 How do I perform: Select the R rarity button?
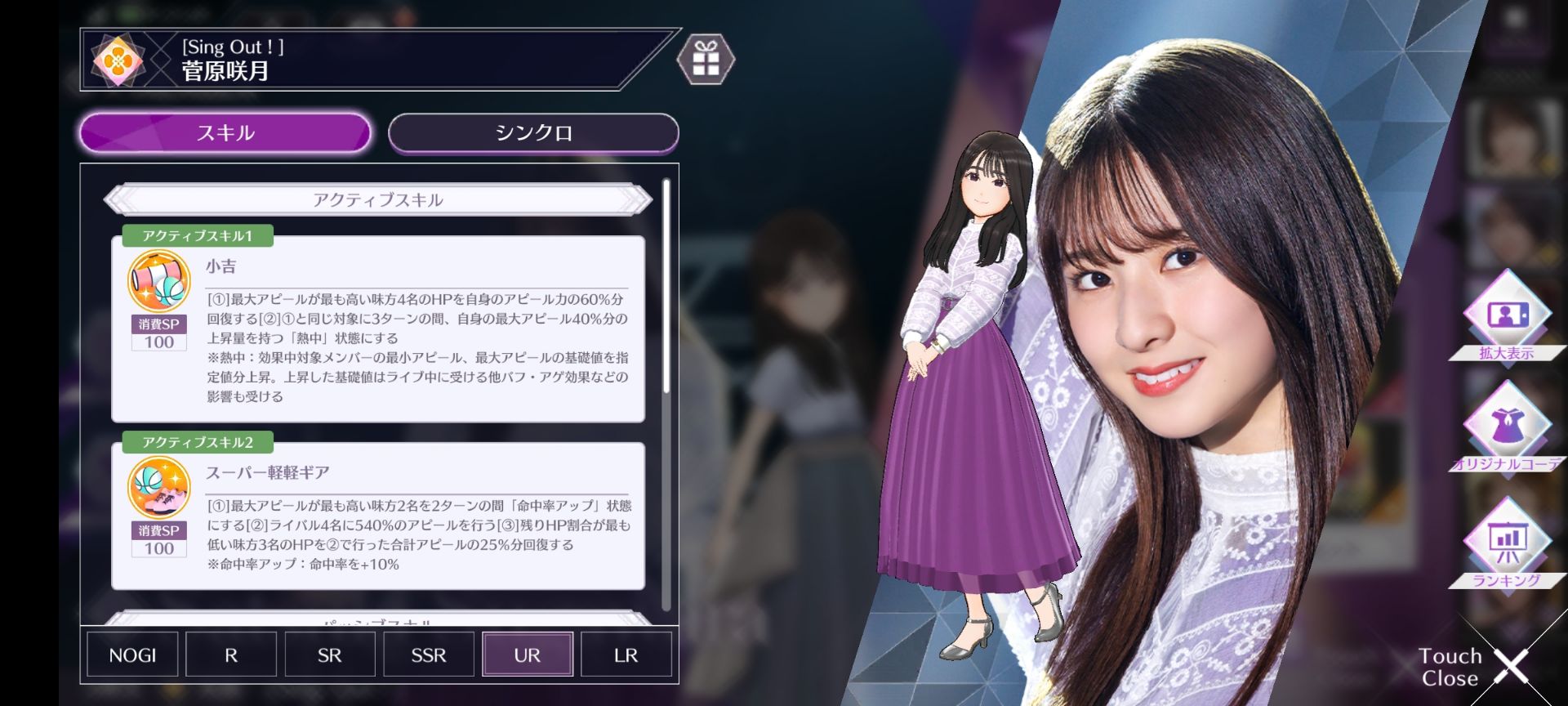click(x=230, y=654)
